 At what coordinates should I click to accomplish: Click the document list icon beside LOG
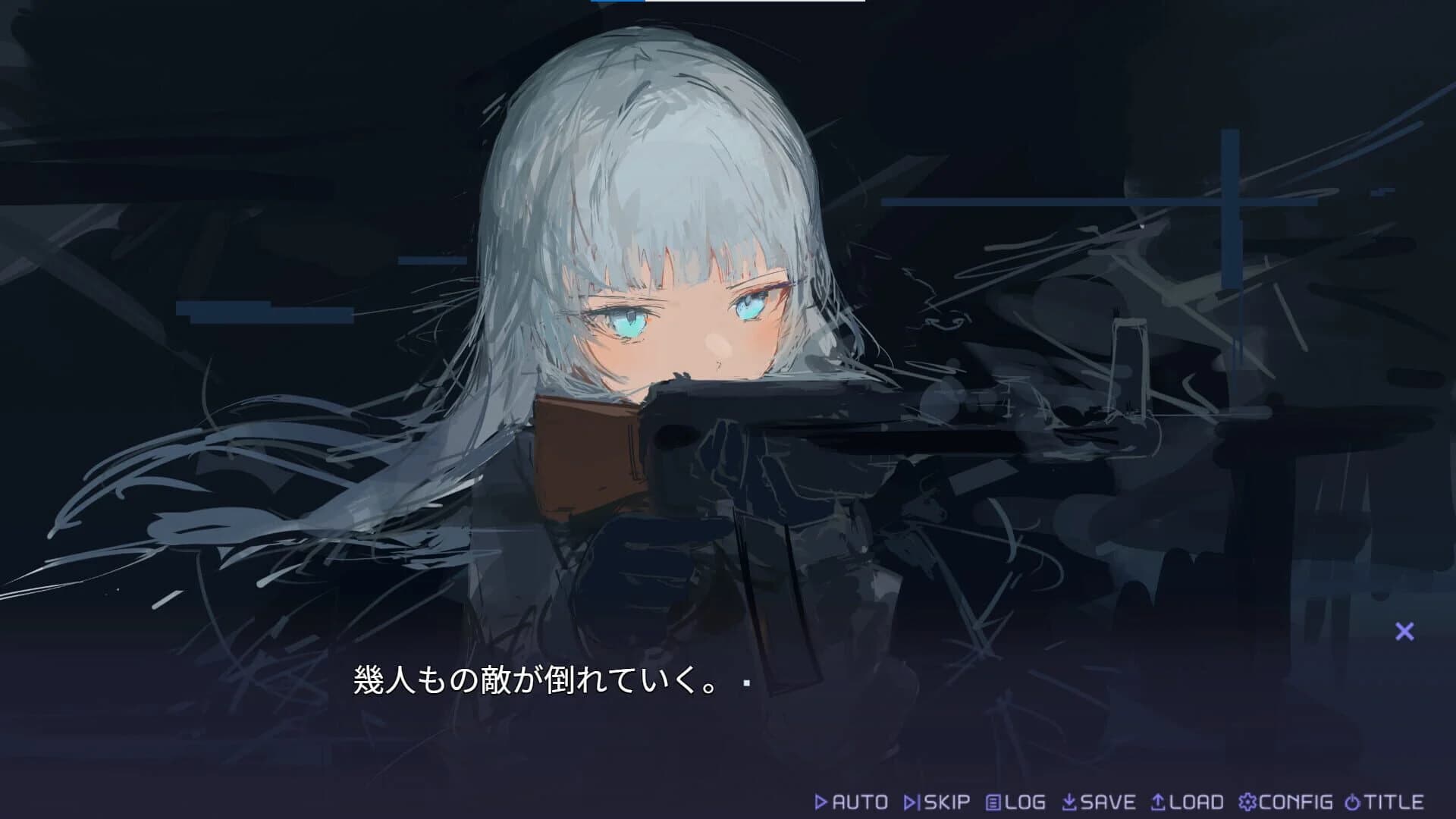coord(992,801)
